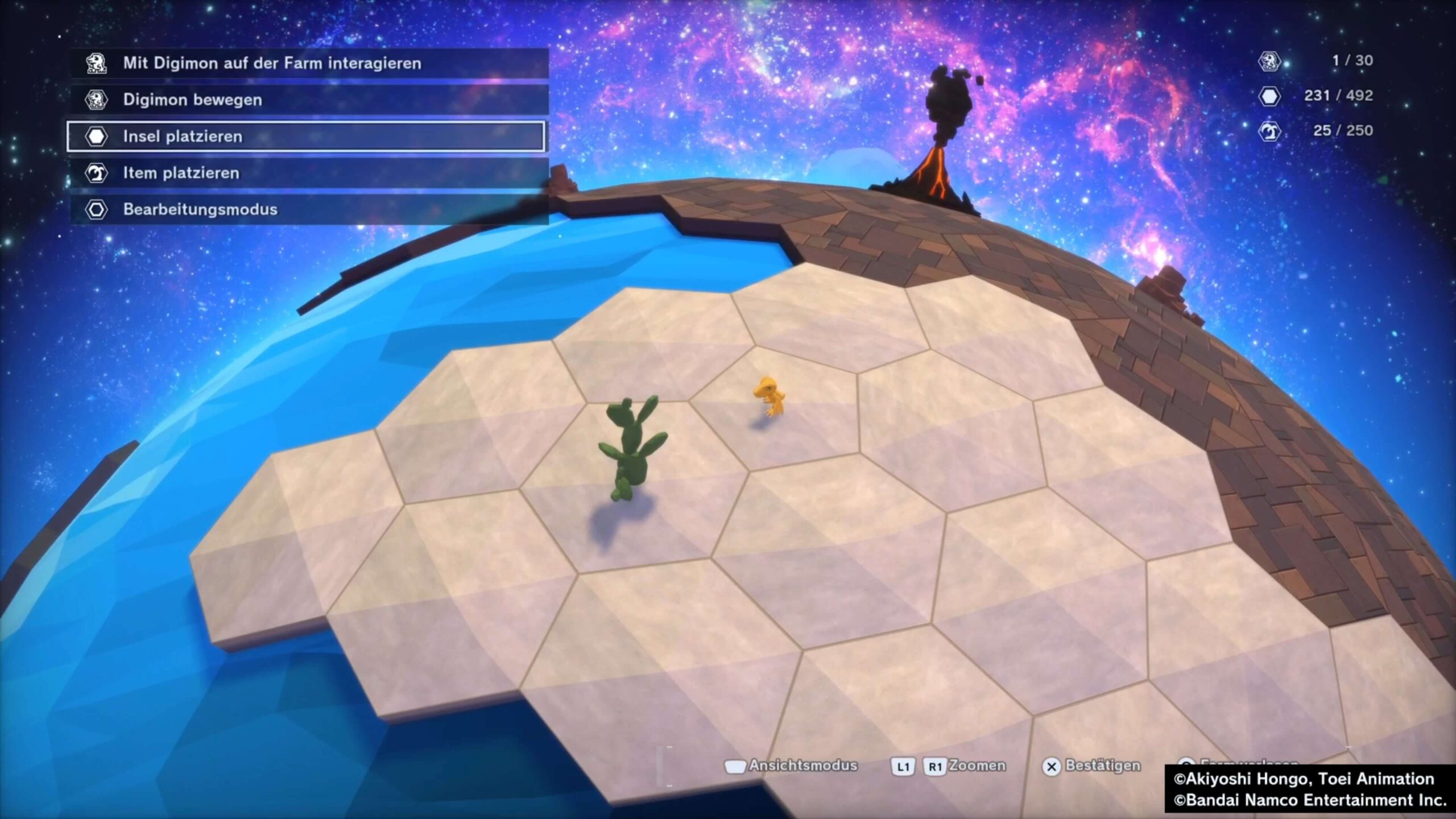Open the "Insel platzieren" option
1456x819 pixels.
tap(307, 136)
